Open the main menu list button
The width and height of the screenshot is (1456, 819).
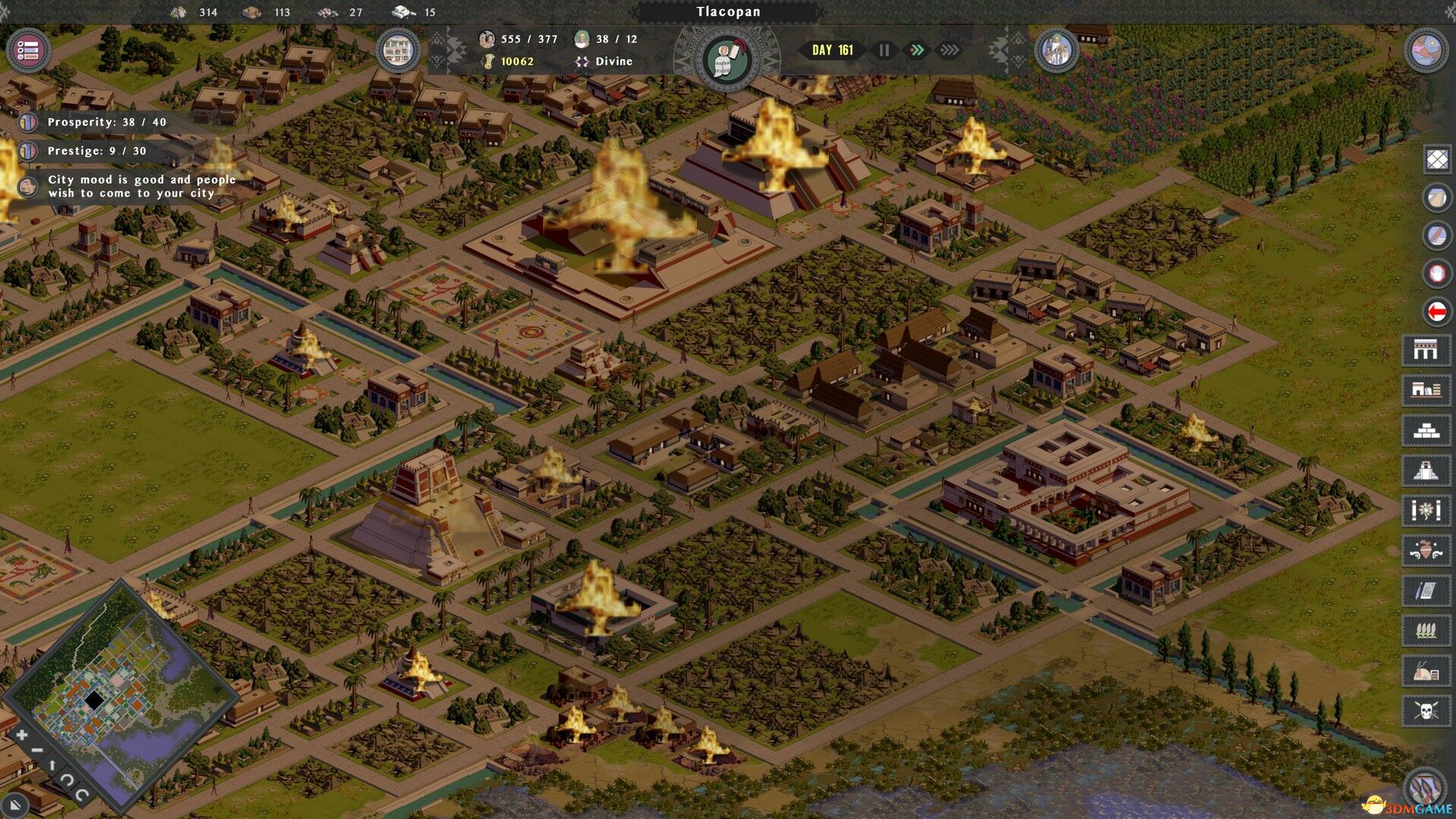tap(28, 50)
